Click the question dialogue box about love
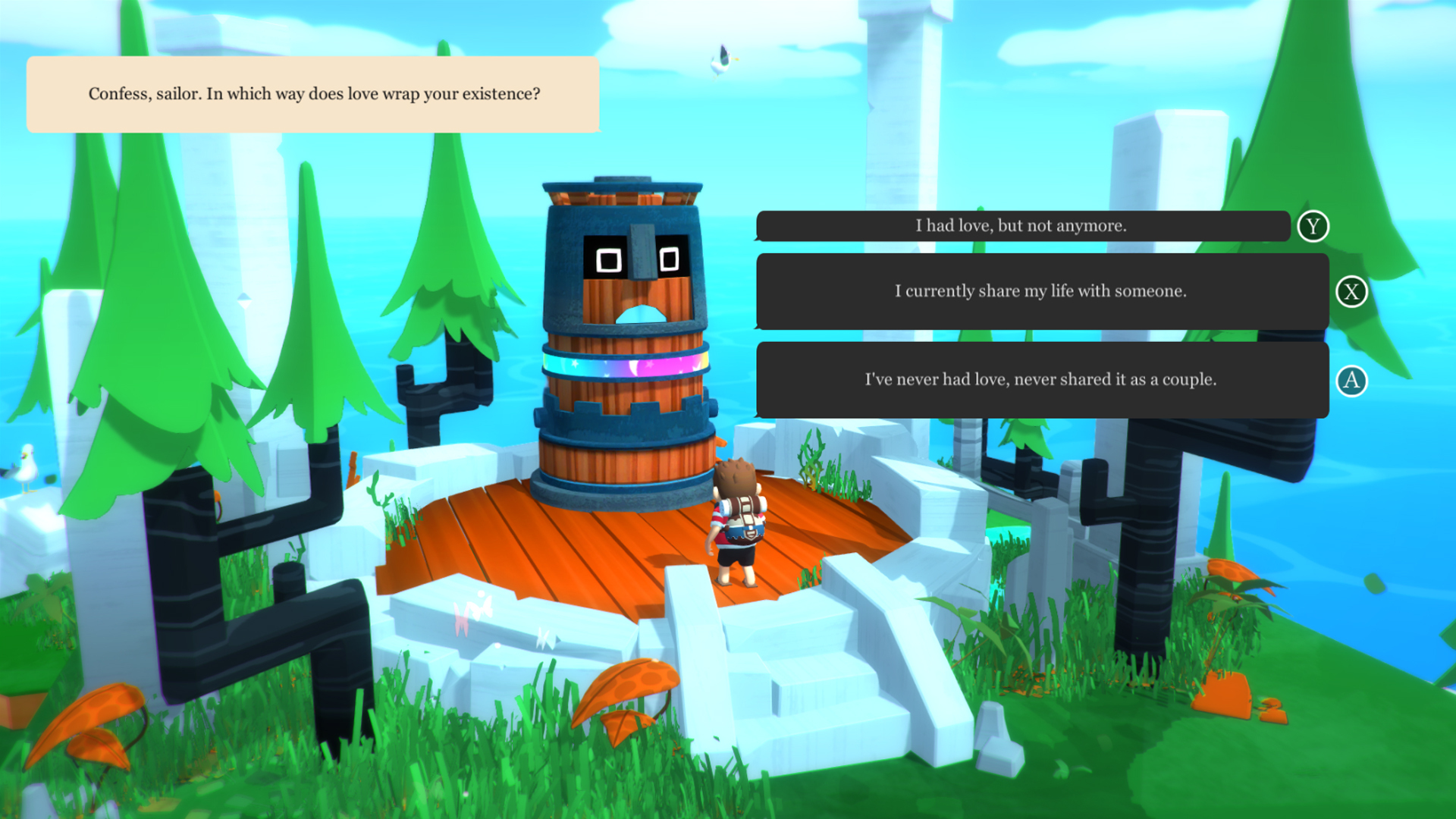This screenshot has height=819, width=1456. click(x=313, y=94)
